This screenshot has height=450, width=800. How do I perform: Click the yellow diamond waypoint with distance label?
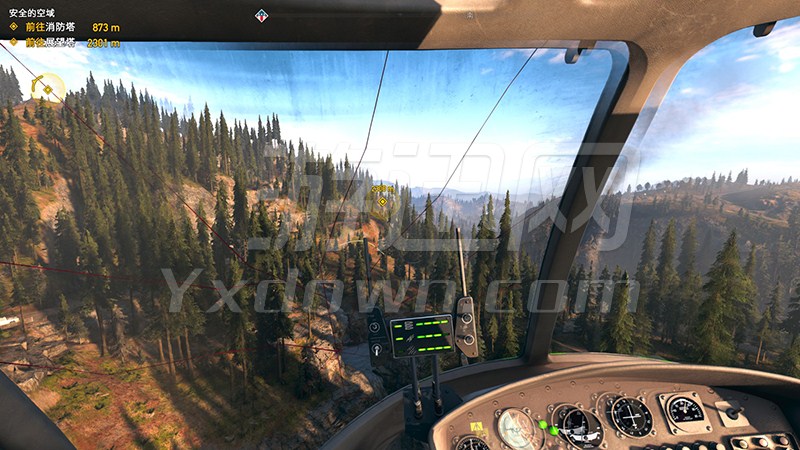coord(382,201)
